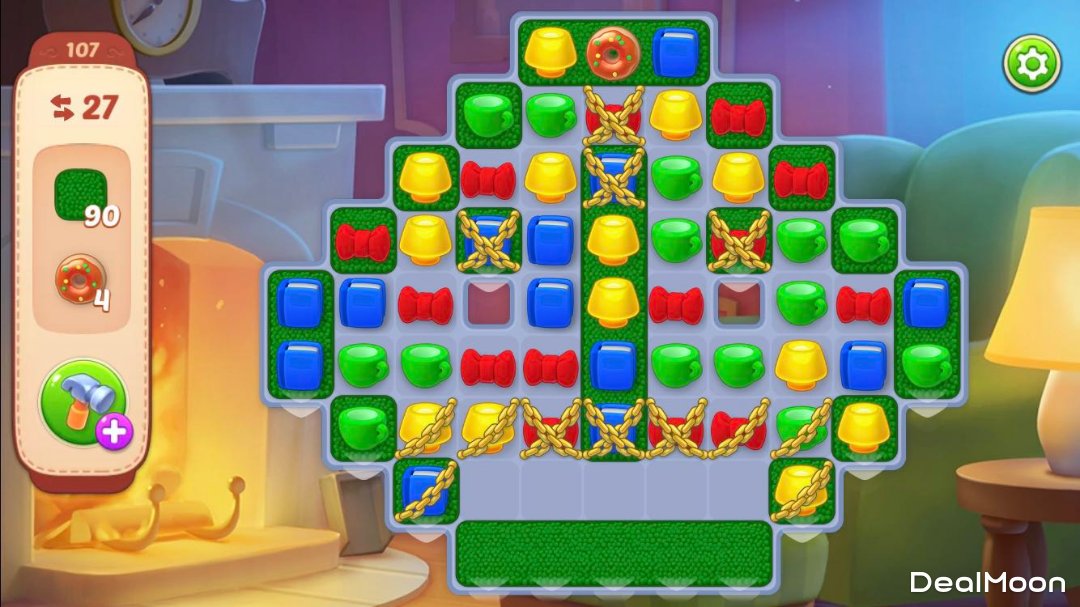Screen dimensions: 1080x607
Task: Select the chained green cup tile
Action: coord(801,427)
